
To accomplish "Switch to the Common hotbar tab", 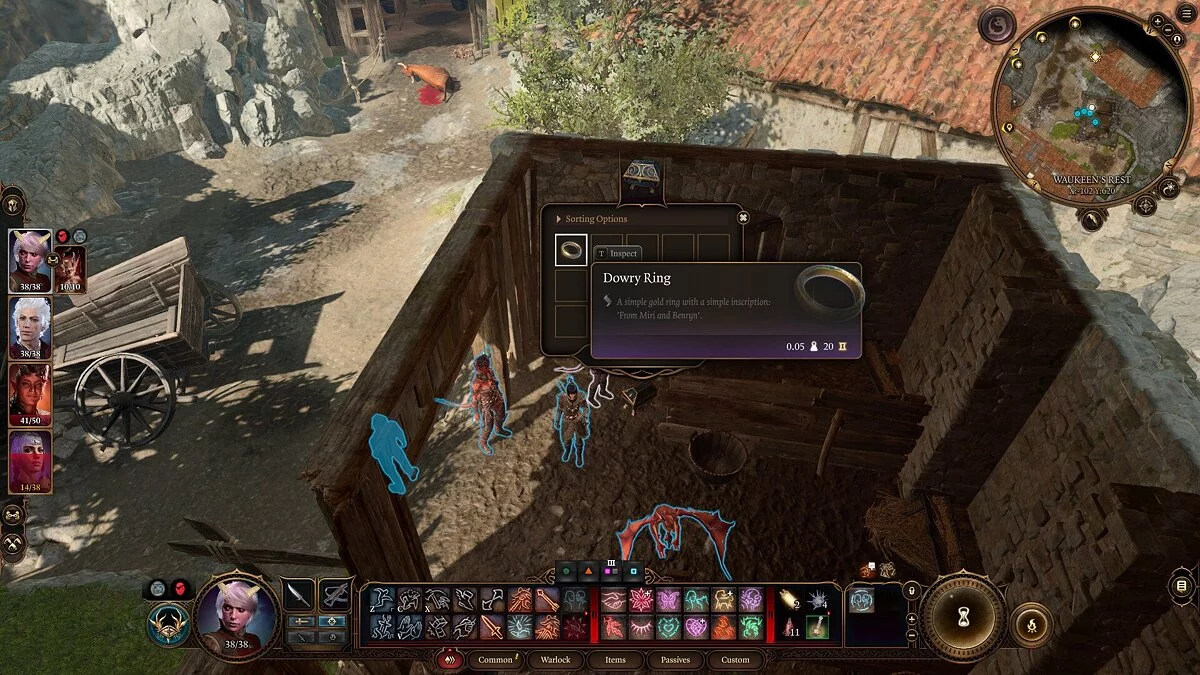I will tap(496, 660).
